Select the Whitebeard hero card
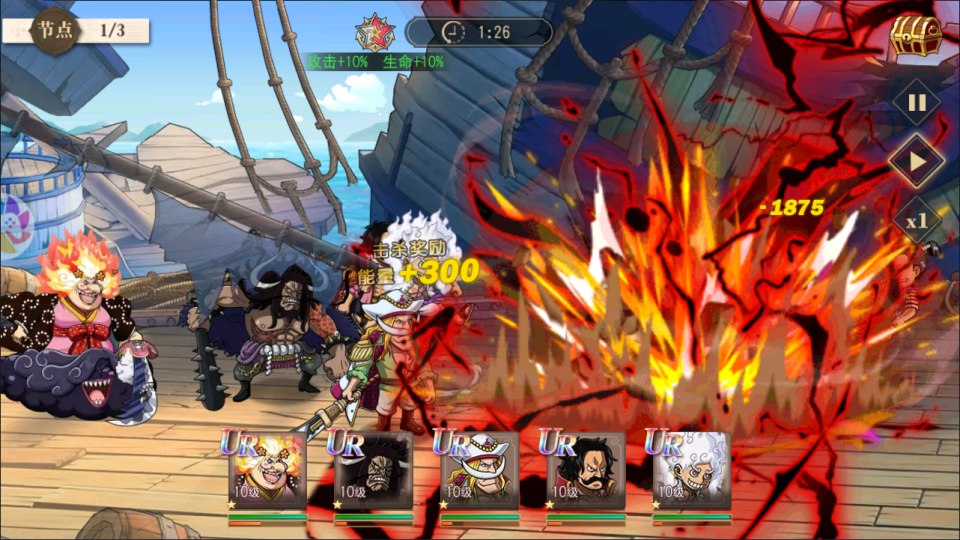The image size is (960, 540). click(479, 470)
